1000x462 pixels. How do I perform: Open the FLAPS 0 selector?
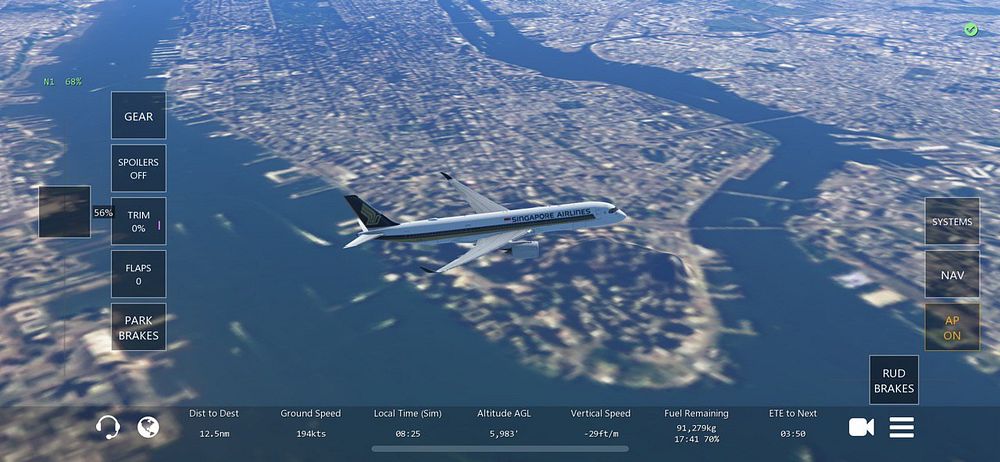pyautogui.click(x=138, y=274)
